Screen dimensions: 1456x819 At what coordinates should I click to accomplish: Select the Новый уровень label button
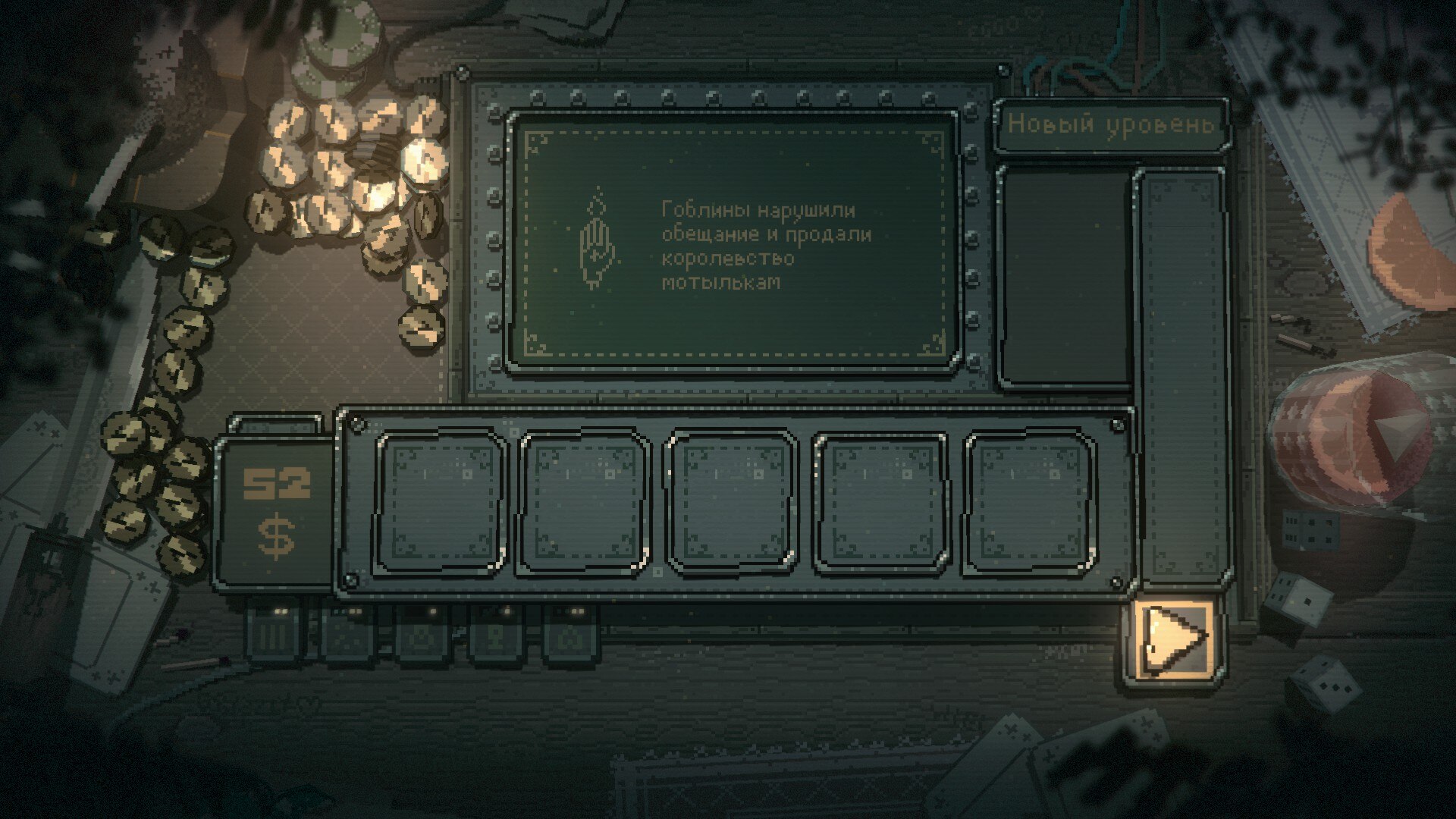[1110, 125]
